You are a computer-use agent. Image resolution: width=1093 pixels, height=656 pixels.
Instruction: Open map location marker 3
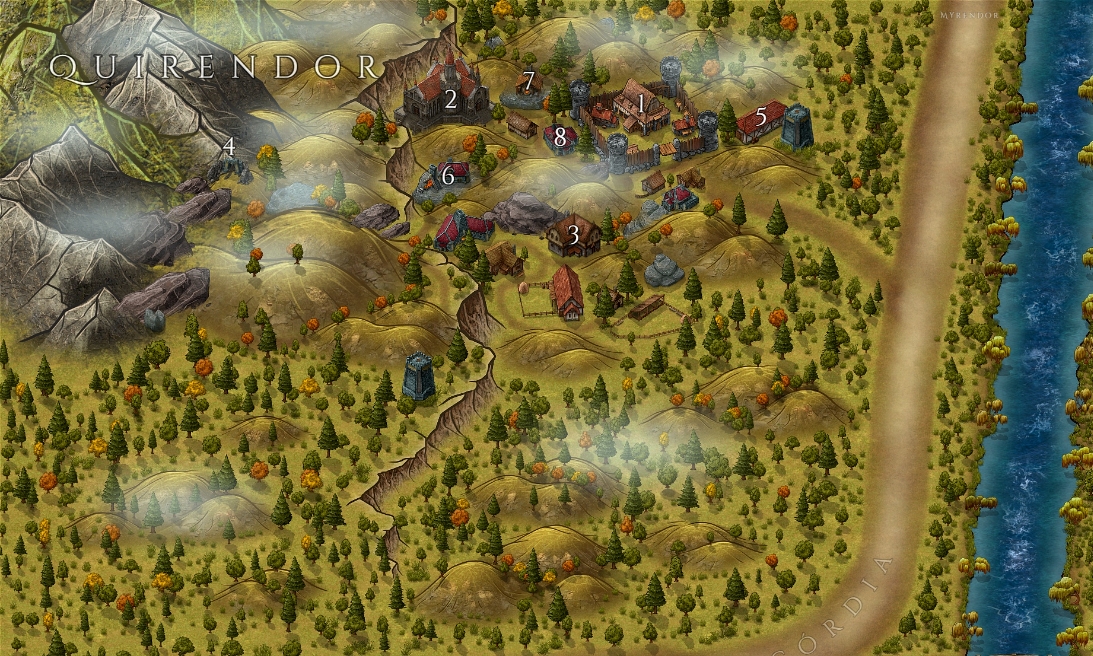click(573, 235)
